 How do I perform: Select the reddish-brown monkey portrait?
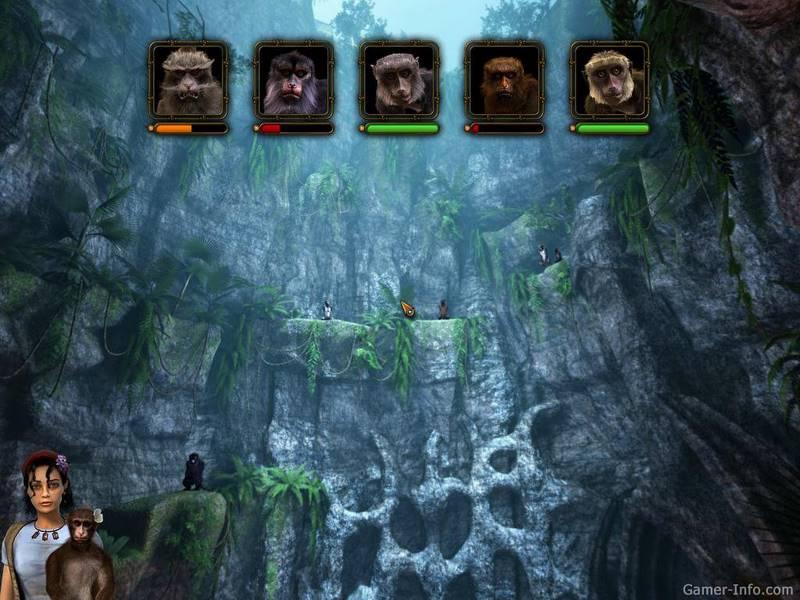point(504,80)
